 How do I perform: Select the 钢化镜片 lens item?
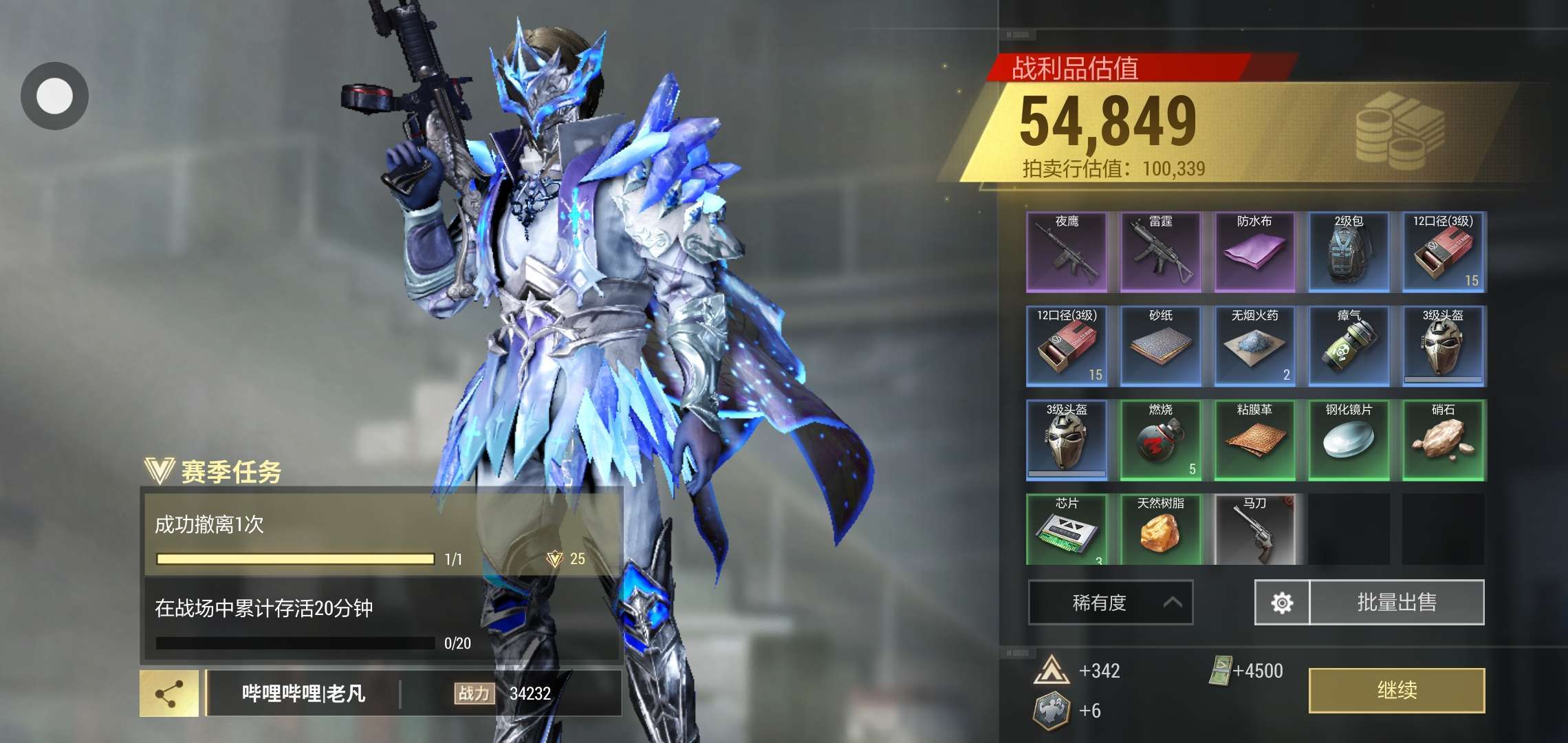pos(1349,440)
